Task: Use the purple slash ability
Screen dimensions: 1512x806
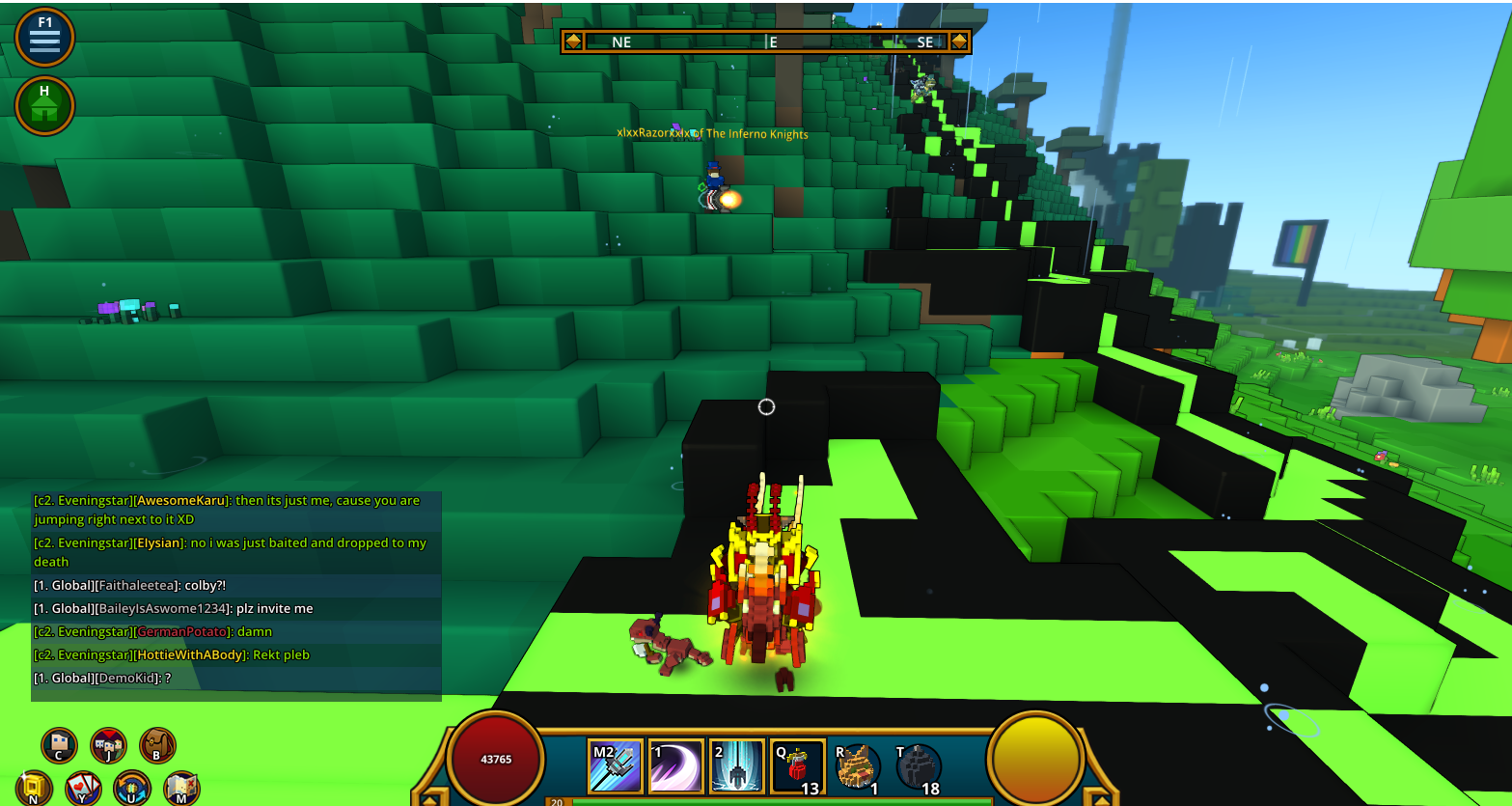Action: pos(675,766)
